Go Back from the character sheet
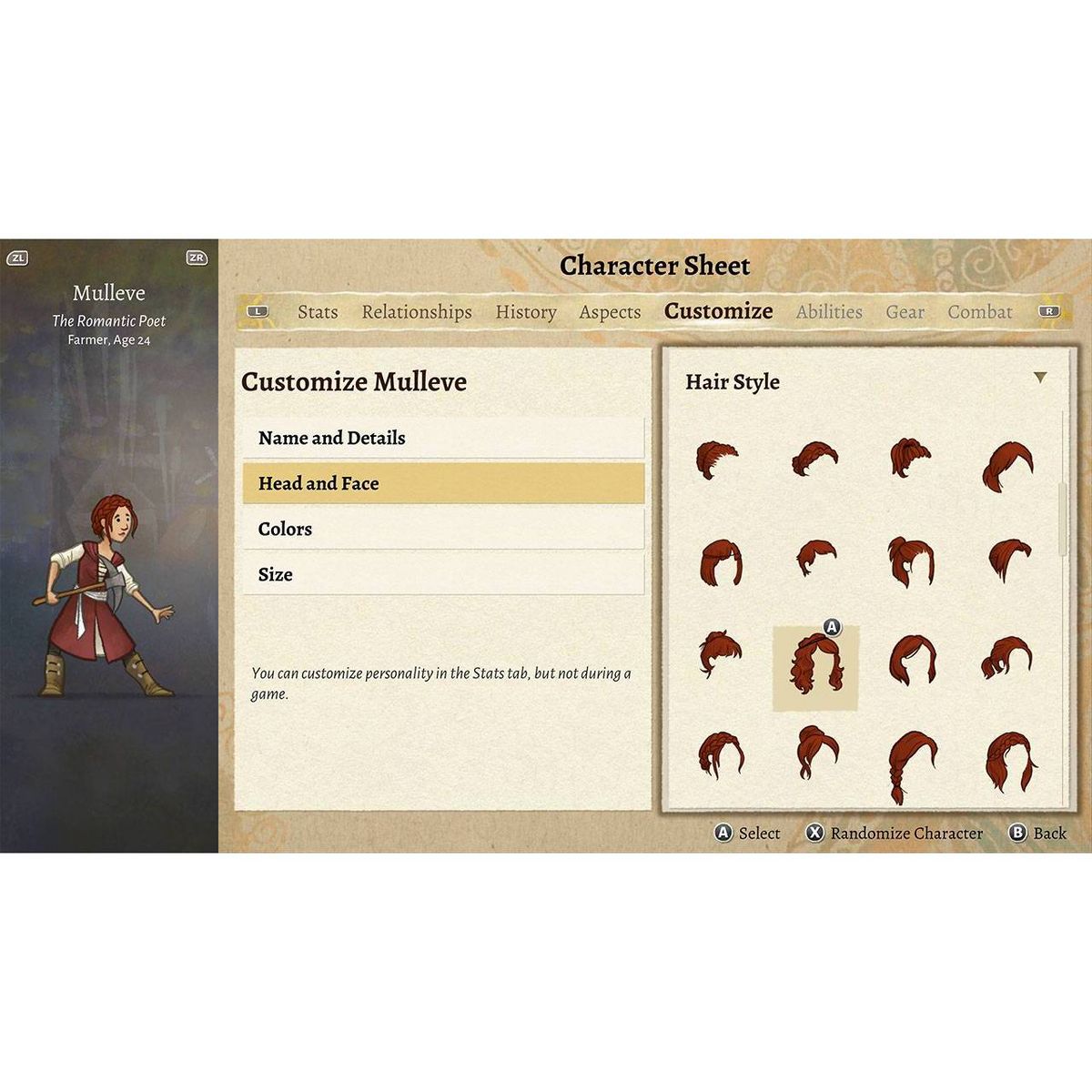 1038,833
